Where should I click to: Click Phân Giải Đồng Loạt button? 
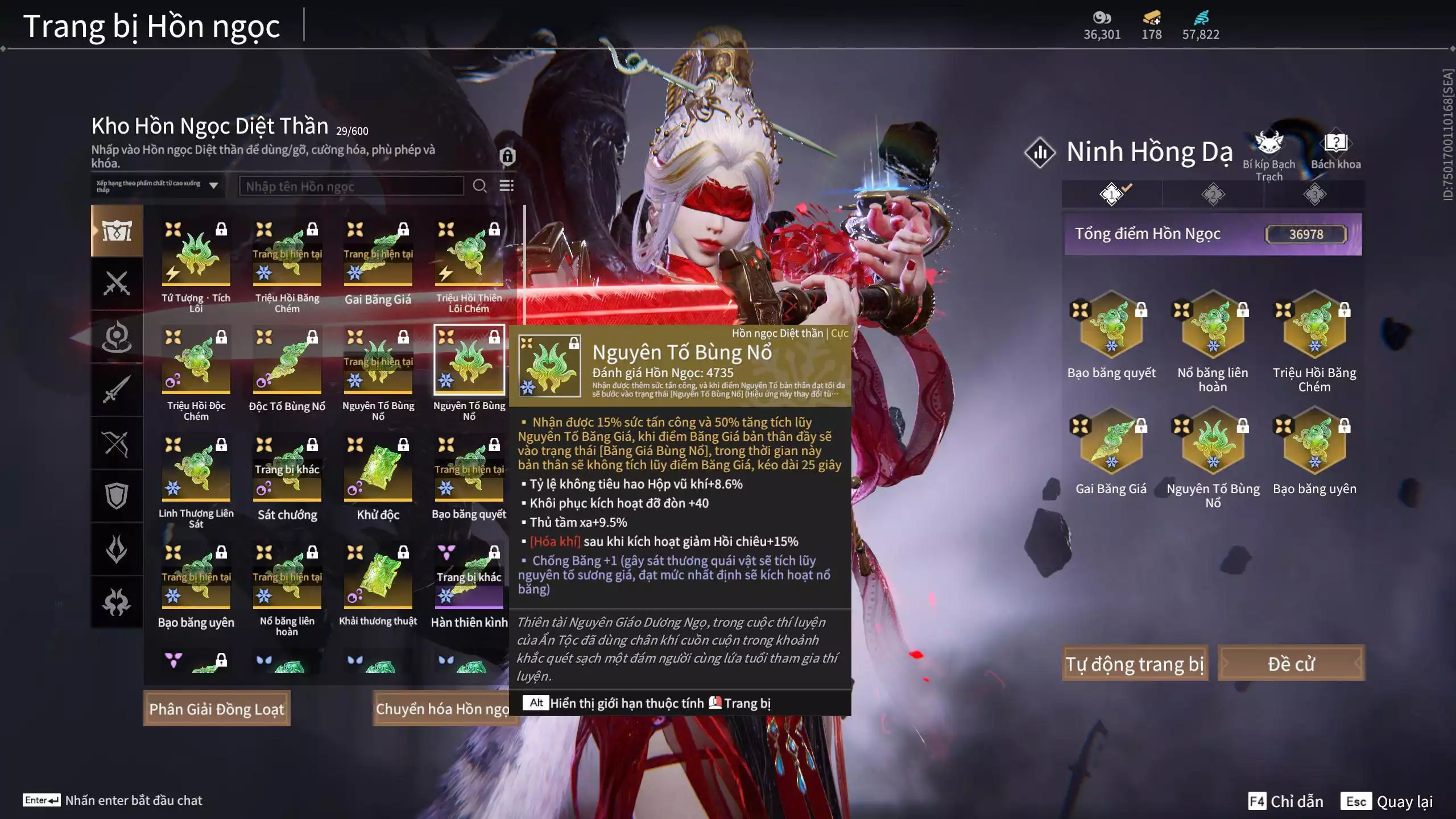coord(217,709)
